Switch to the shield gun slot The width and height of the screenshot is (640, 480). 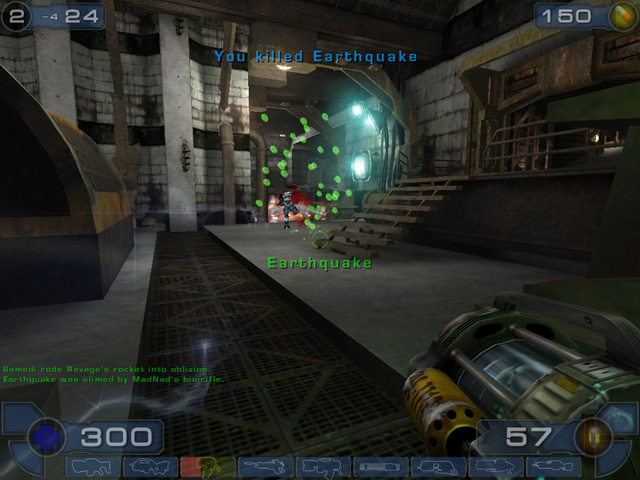(x=92, y=467)
